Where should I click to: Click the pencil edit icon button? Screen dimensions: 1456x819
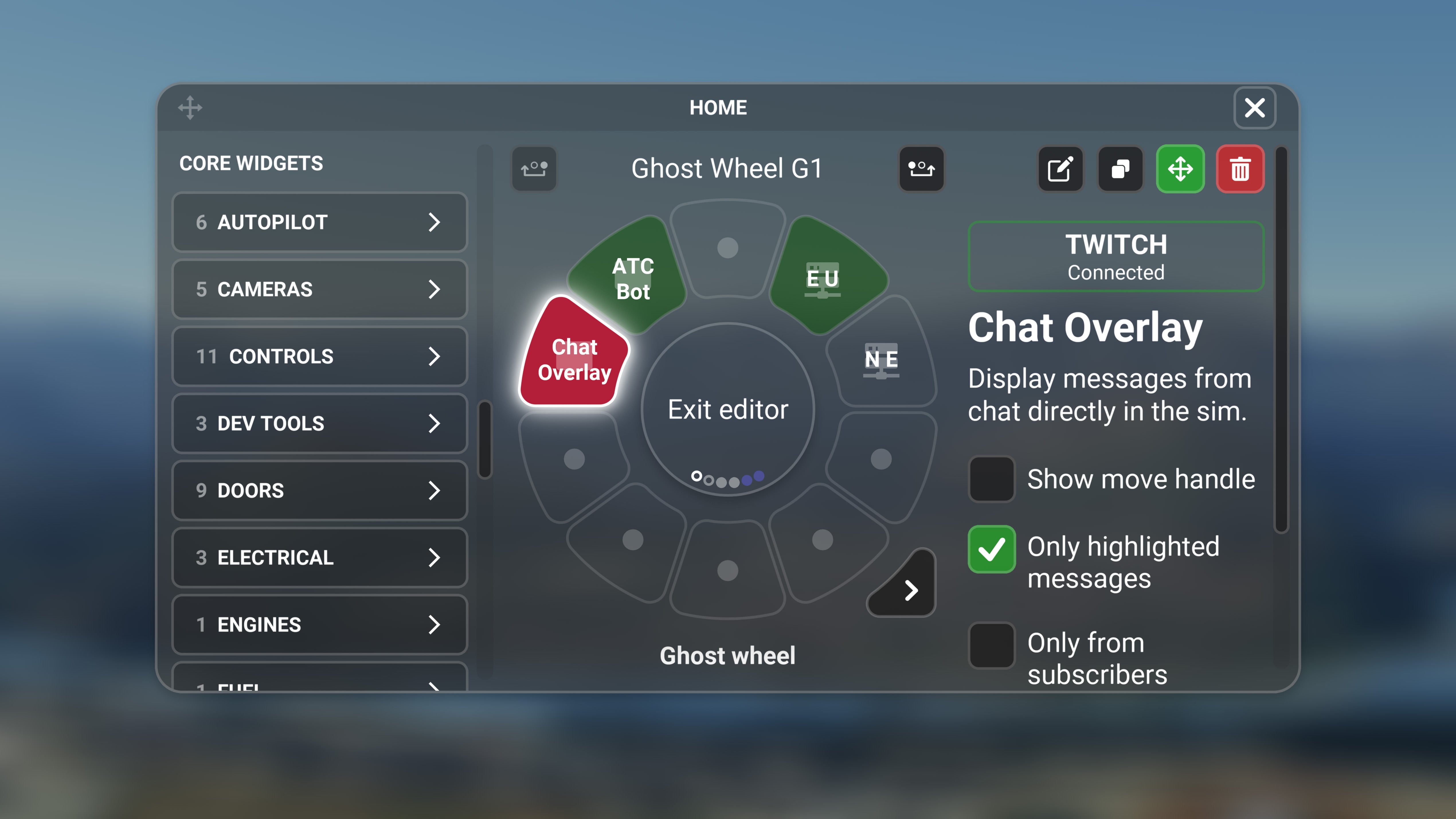coord(1060,169)
